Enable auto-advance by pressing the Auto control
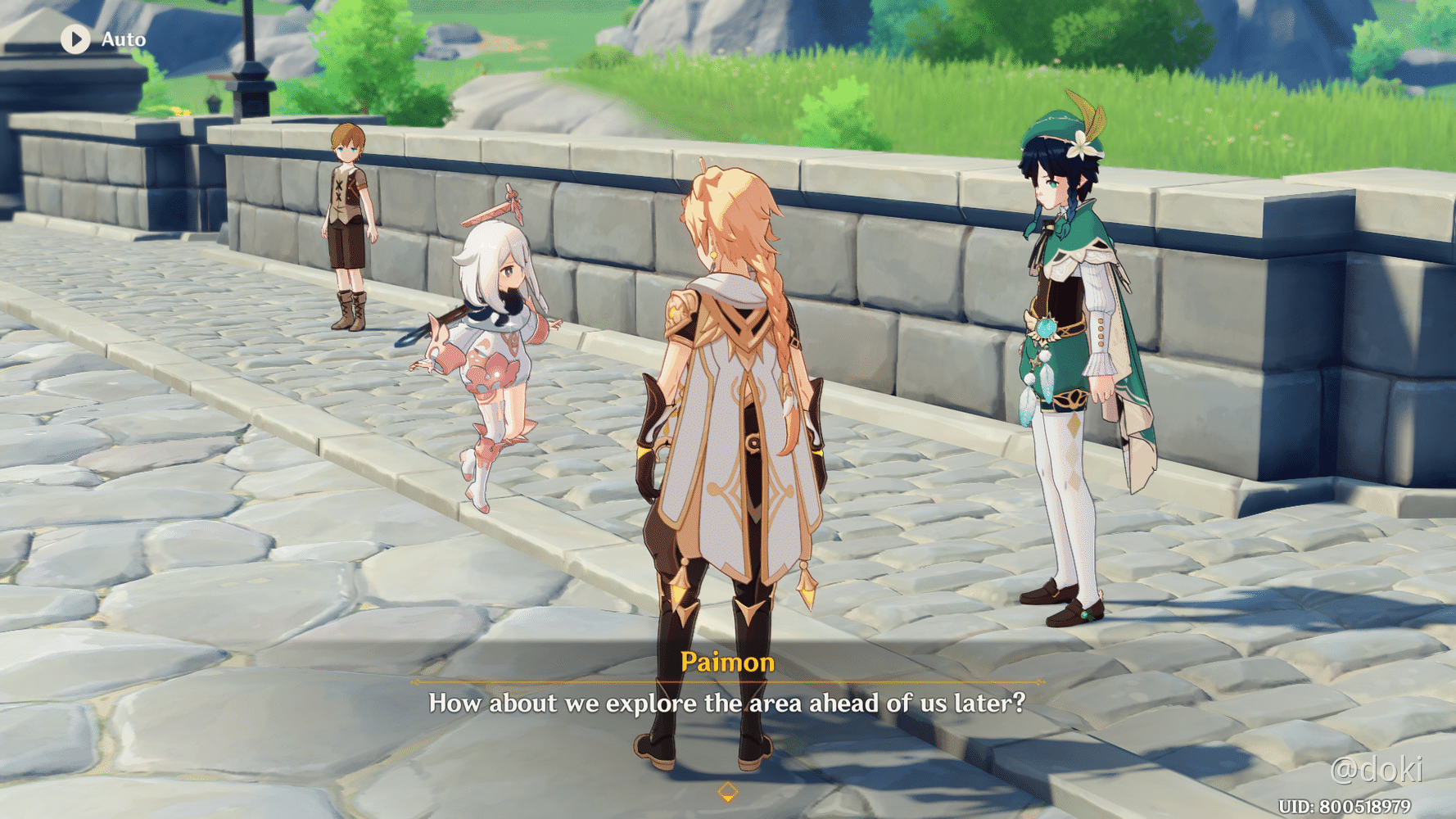1456x819 pixels. pos(98,38)
